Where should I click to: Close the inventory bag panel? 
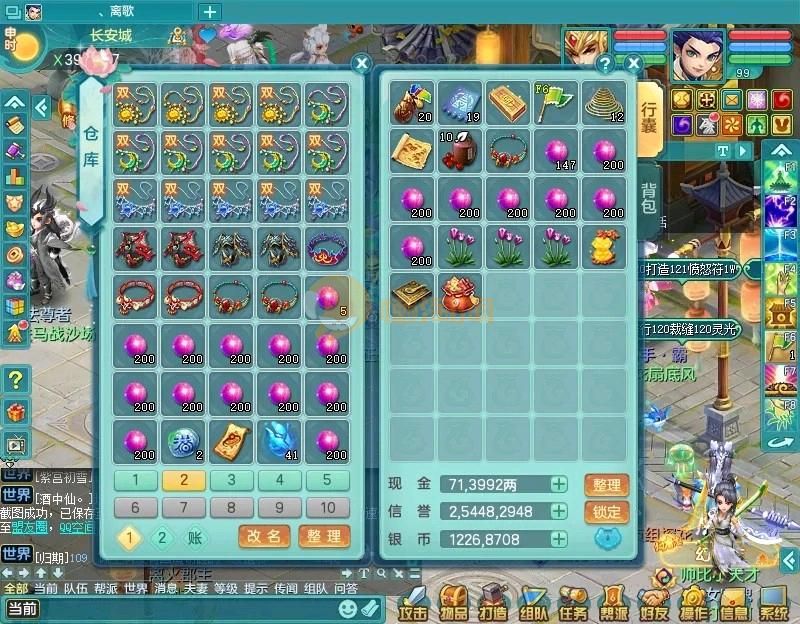[x=632, y=64]
